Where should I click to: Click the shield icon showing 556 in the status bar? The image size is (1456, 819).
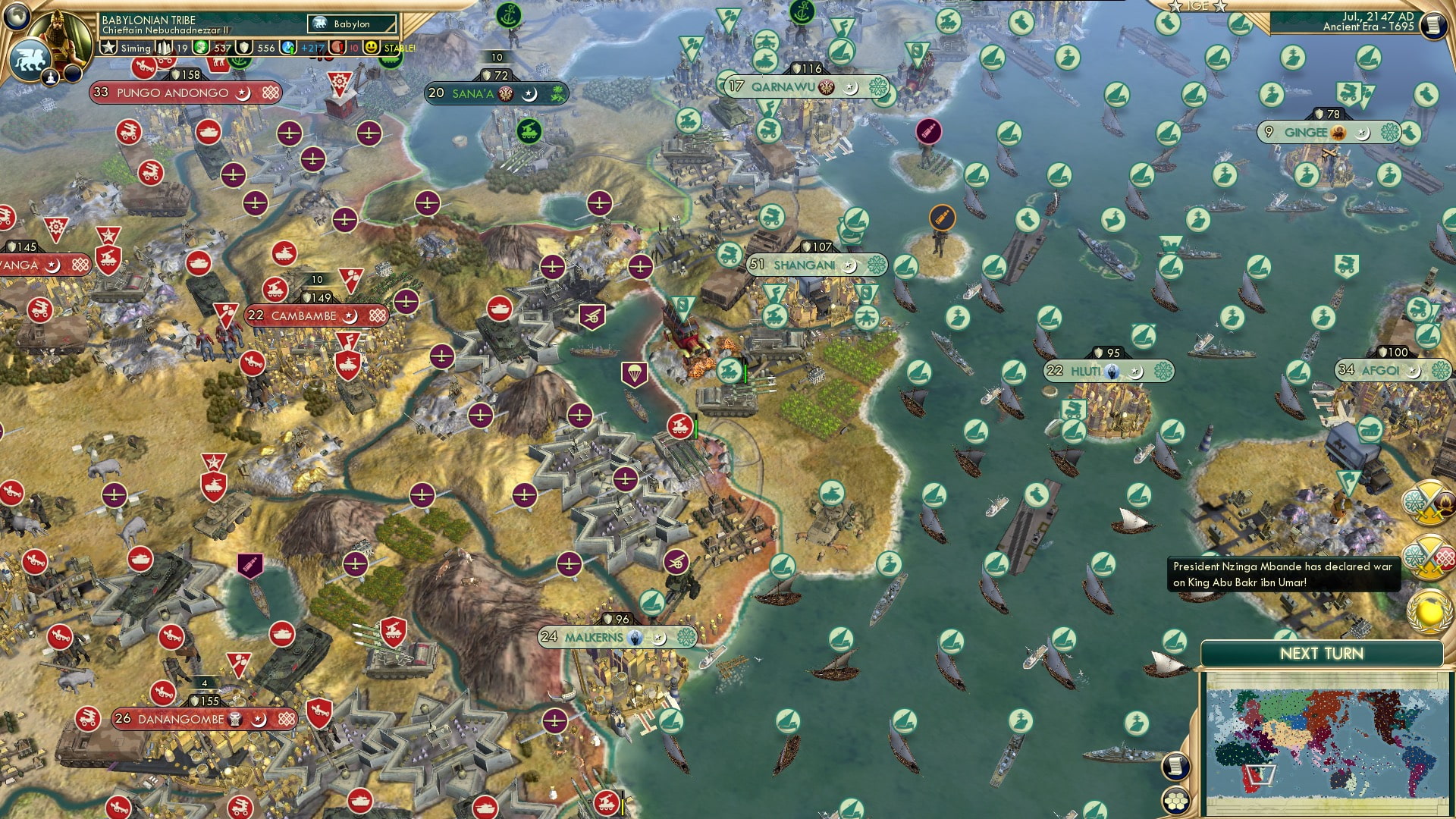coord(243,47)
